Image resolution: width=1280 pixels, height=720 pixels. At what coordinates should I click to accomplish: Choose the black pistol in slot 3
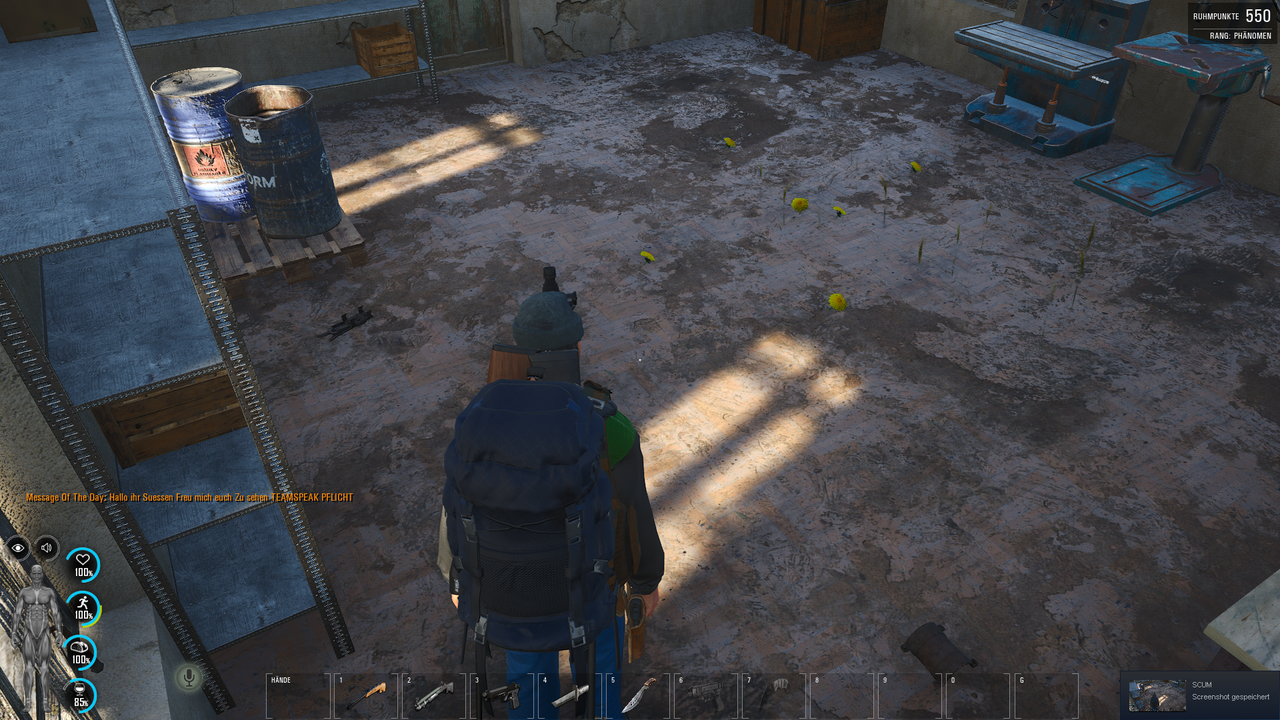502,695
